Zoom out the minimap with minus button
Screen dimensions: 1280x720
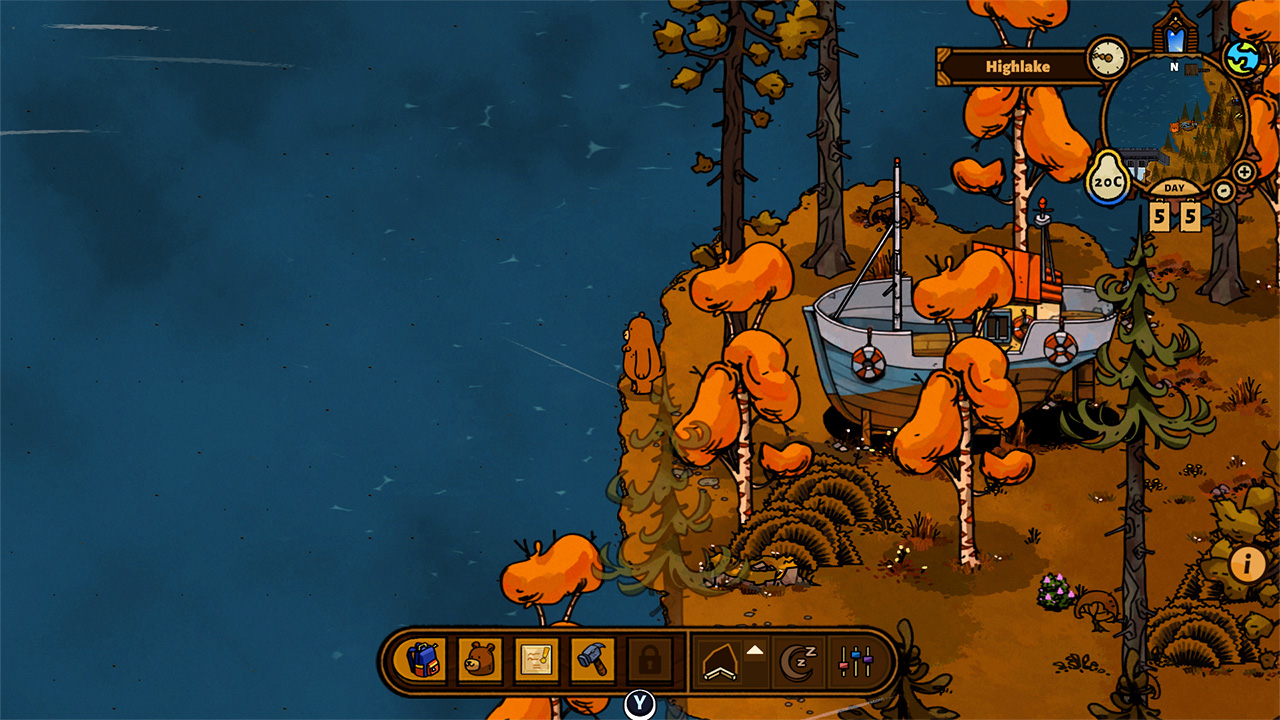pyautogui.click(x=1223, y=190)
